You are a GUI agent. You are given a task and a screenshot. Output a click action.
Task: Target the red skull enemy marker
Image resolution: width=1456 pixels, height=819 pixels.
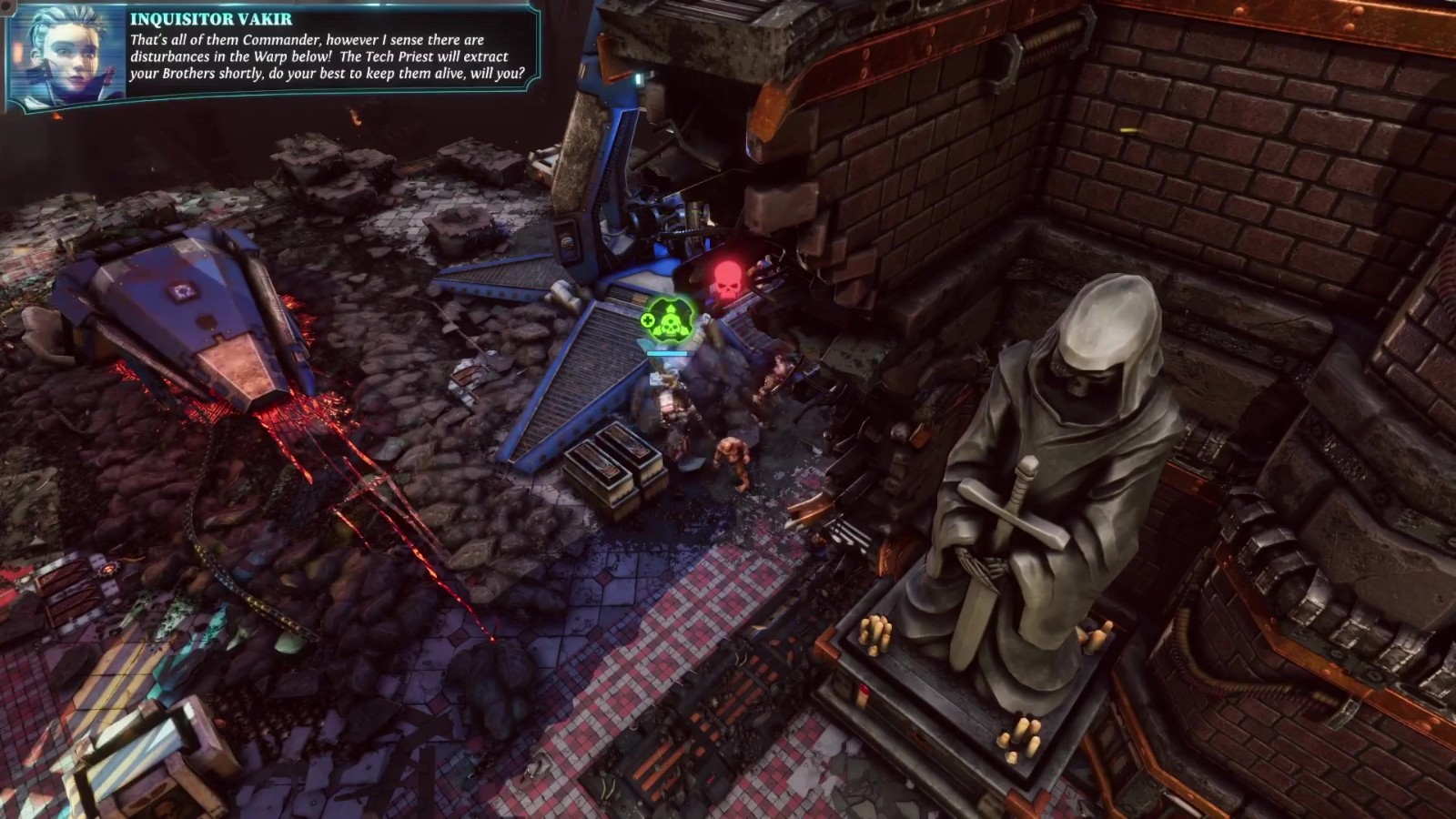727,280
